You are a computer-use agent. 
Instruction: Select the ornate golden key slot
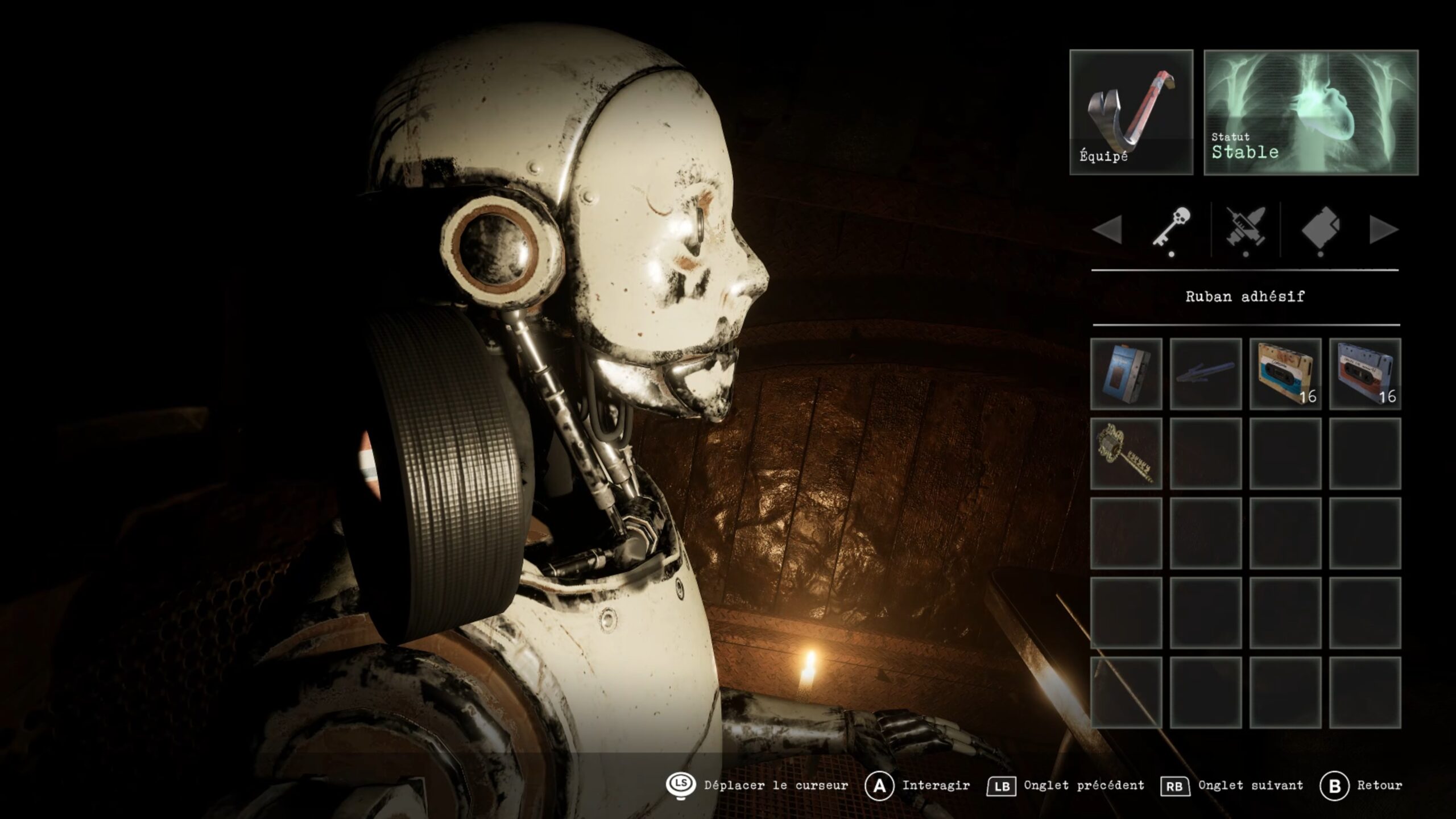(1126, 453)
